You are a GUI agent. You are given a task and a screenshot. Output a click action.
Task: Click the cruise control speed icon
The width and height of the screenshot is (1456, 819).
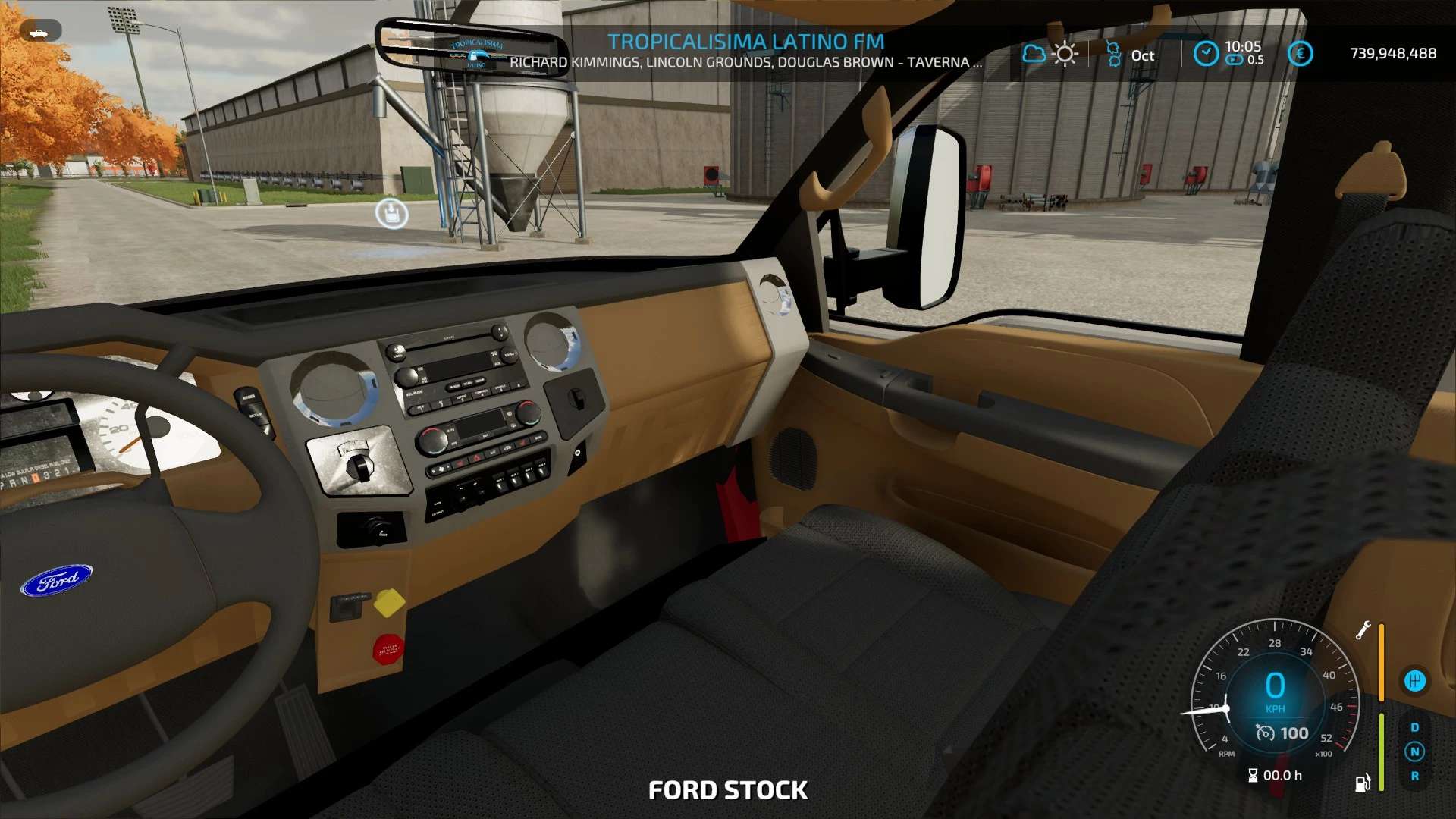pos(1265,733)
